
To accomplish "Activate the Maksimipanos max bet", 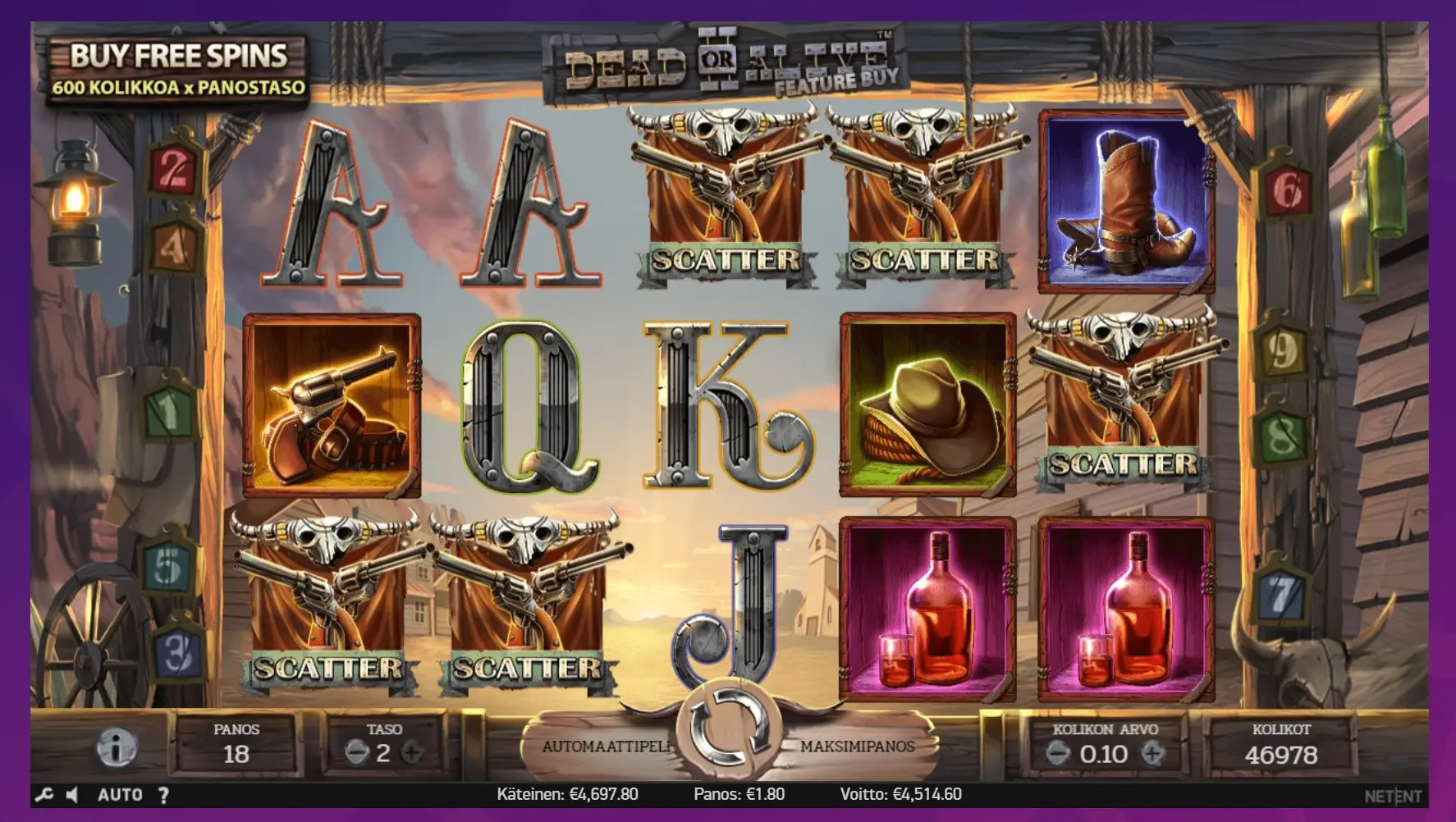I will [x=857, y=747].
